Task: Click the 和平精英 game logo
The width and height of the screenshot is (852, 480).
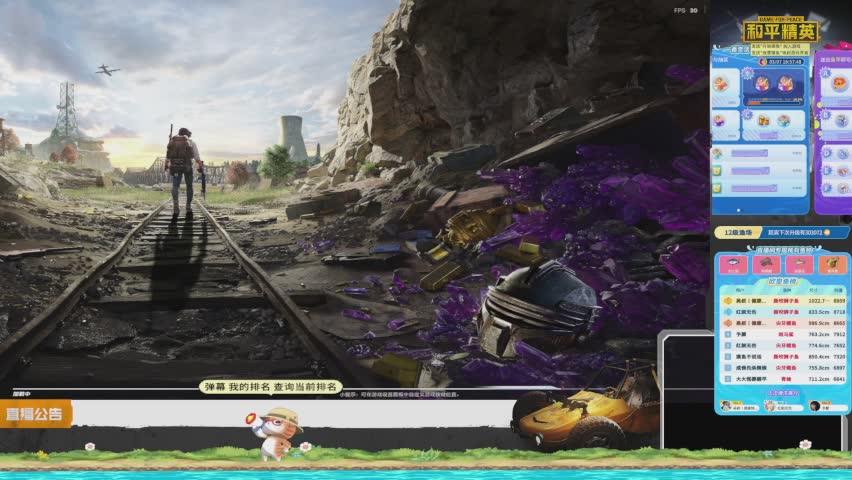Action: pos(781,30)
